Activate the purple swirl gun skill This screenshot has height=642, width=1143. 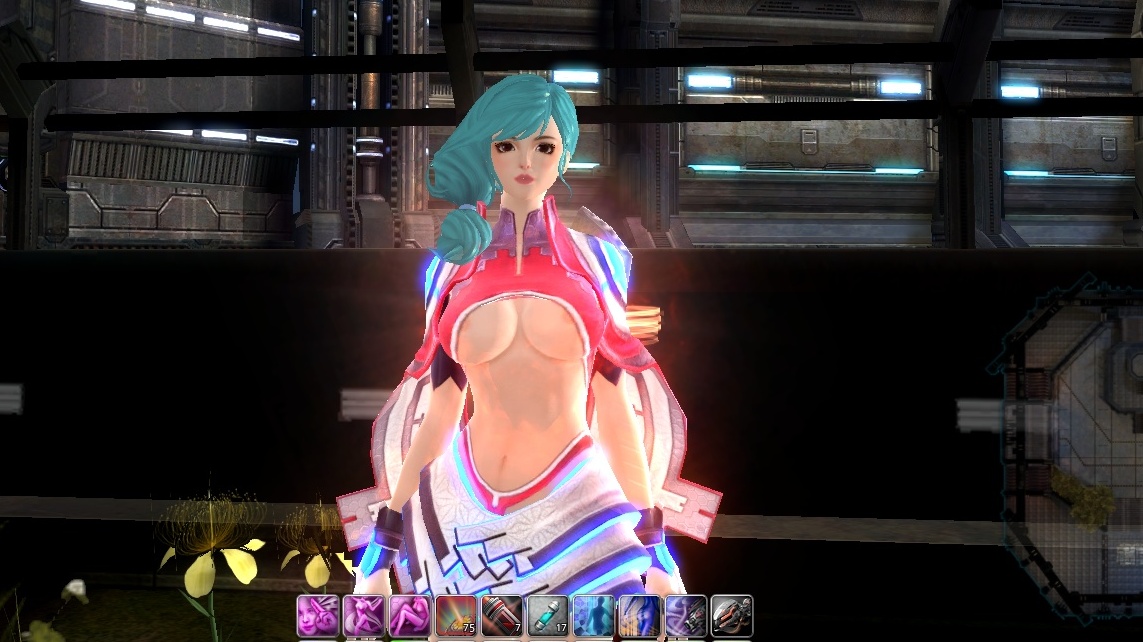pos(686,616)
